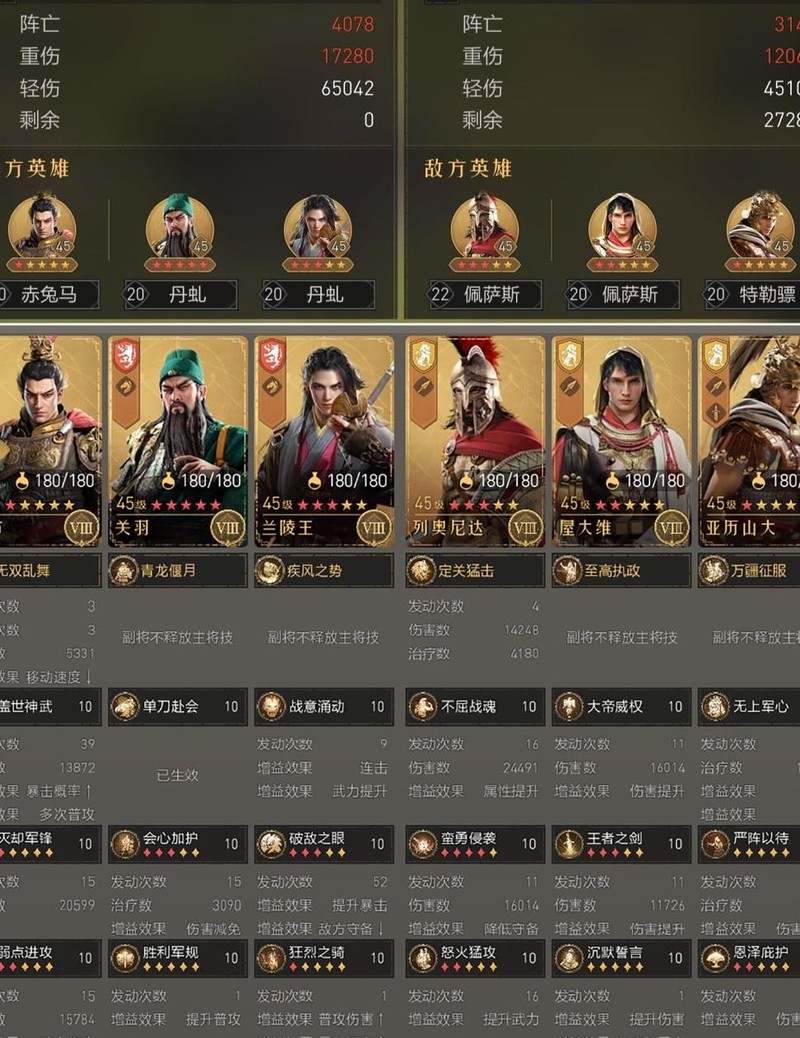800x1038 pixels.
Task: Inspect the 会心加护 skill
Action: pos(178,843)
